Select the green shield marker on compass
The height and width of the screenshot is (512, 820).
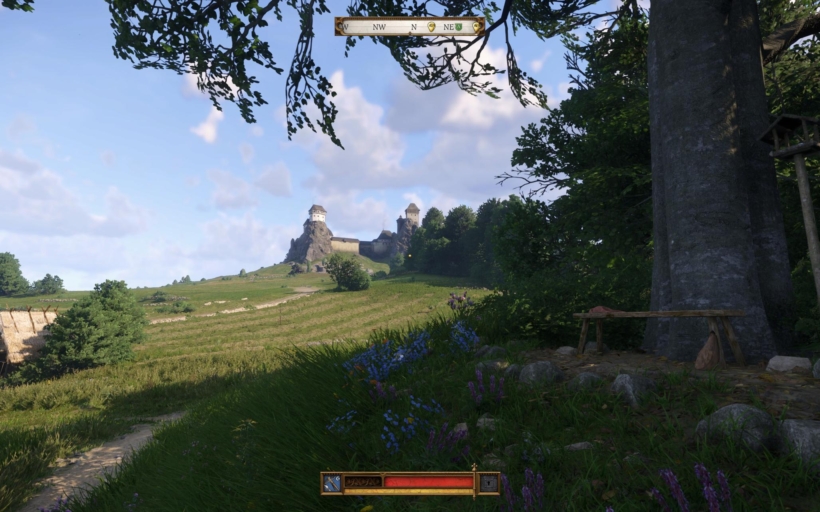458,27
